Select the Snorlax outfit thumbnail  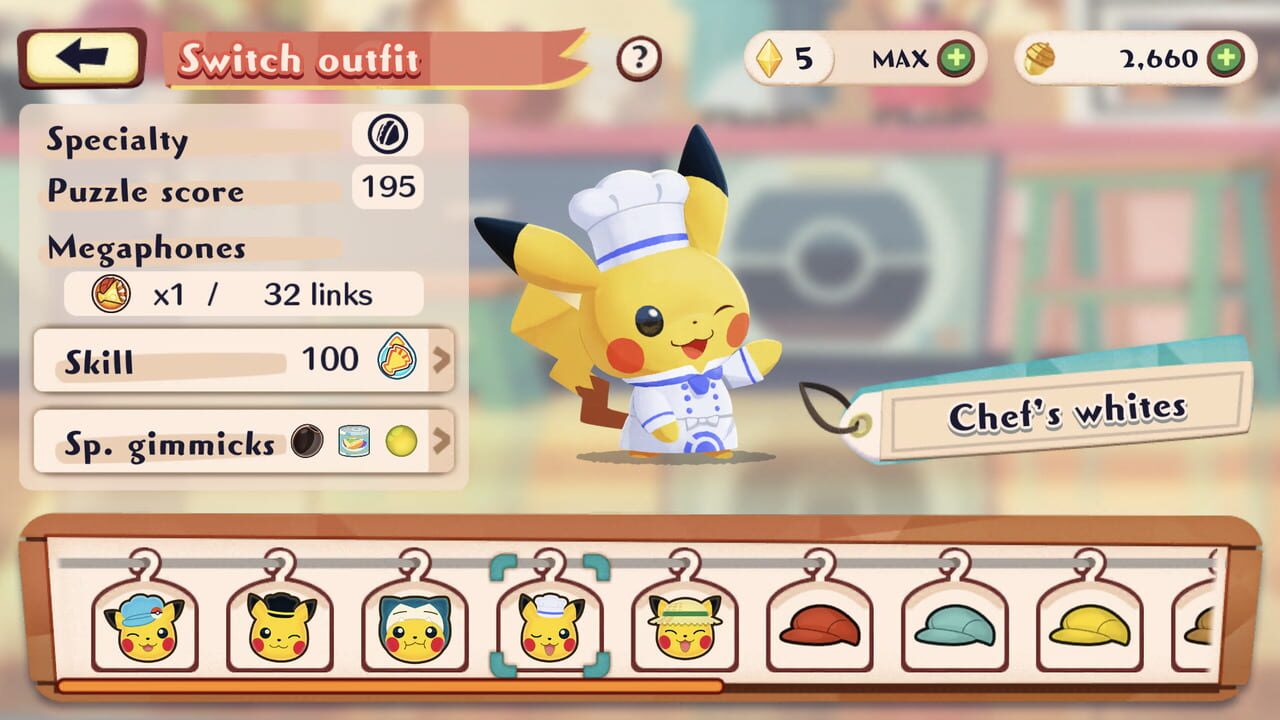pos(414,628)
